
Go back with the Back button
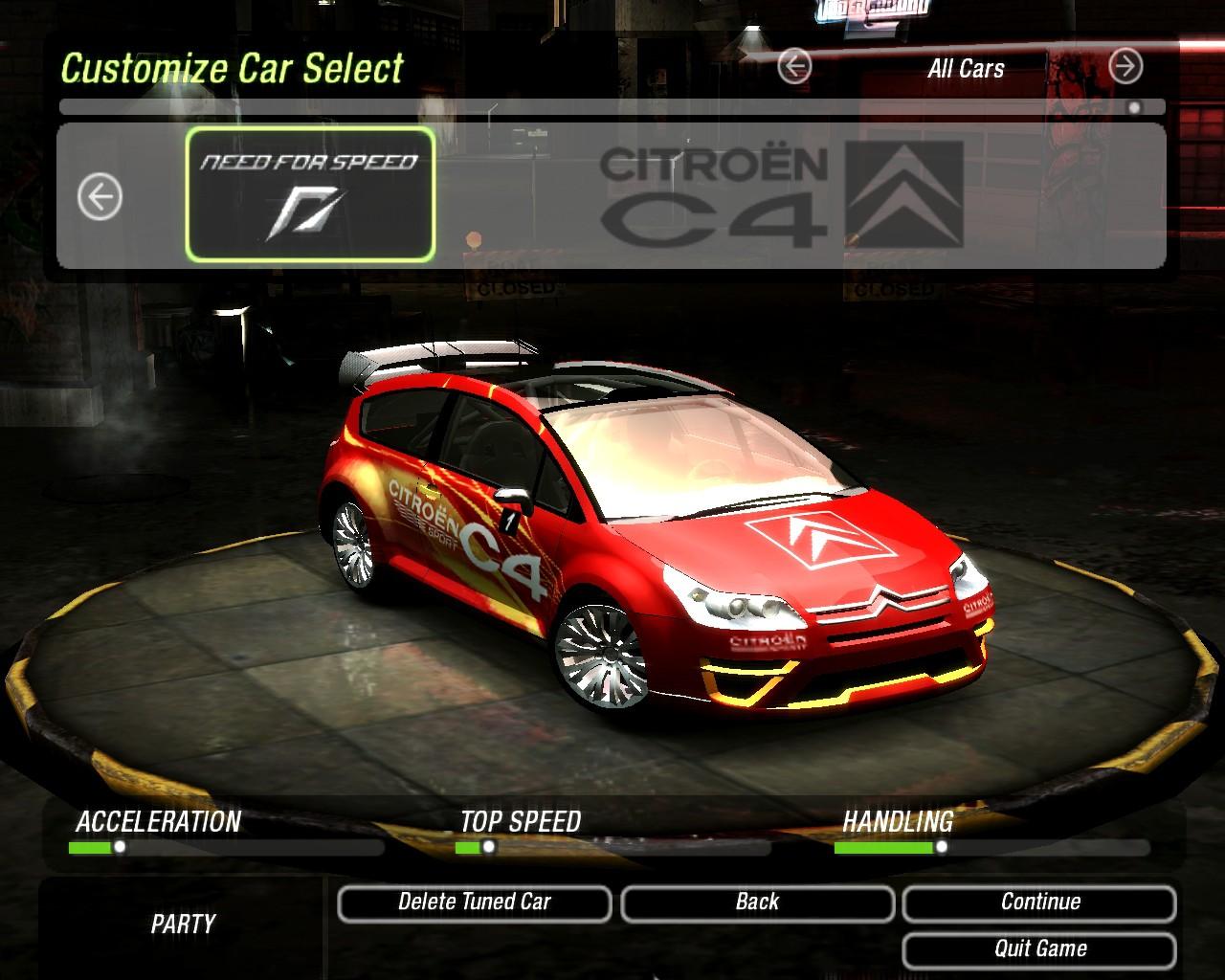point(757,902)
